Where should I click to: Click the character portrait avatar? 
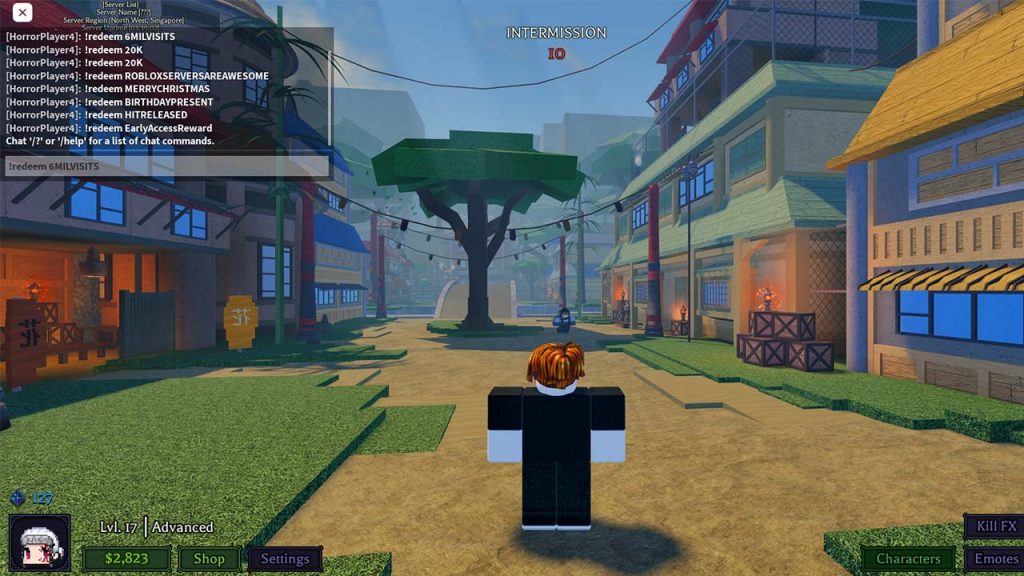click(40, 543)
